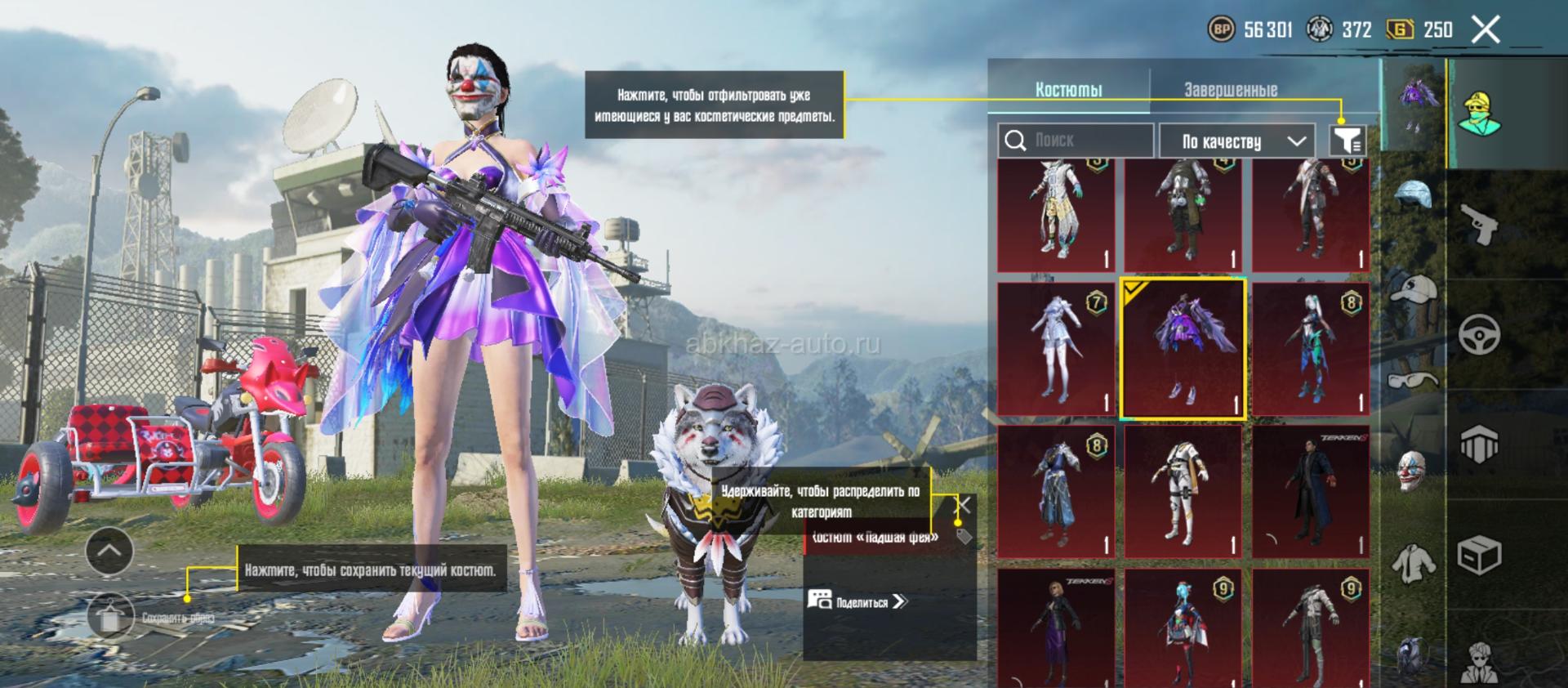Viewport: 1568px width, 688px height.
Task: Choose the white level 7 costume
Action: [x=1056, y=348]
